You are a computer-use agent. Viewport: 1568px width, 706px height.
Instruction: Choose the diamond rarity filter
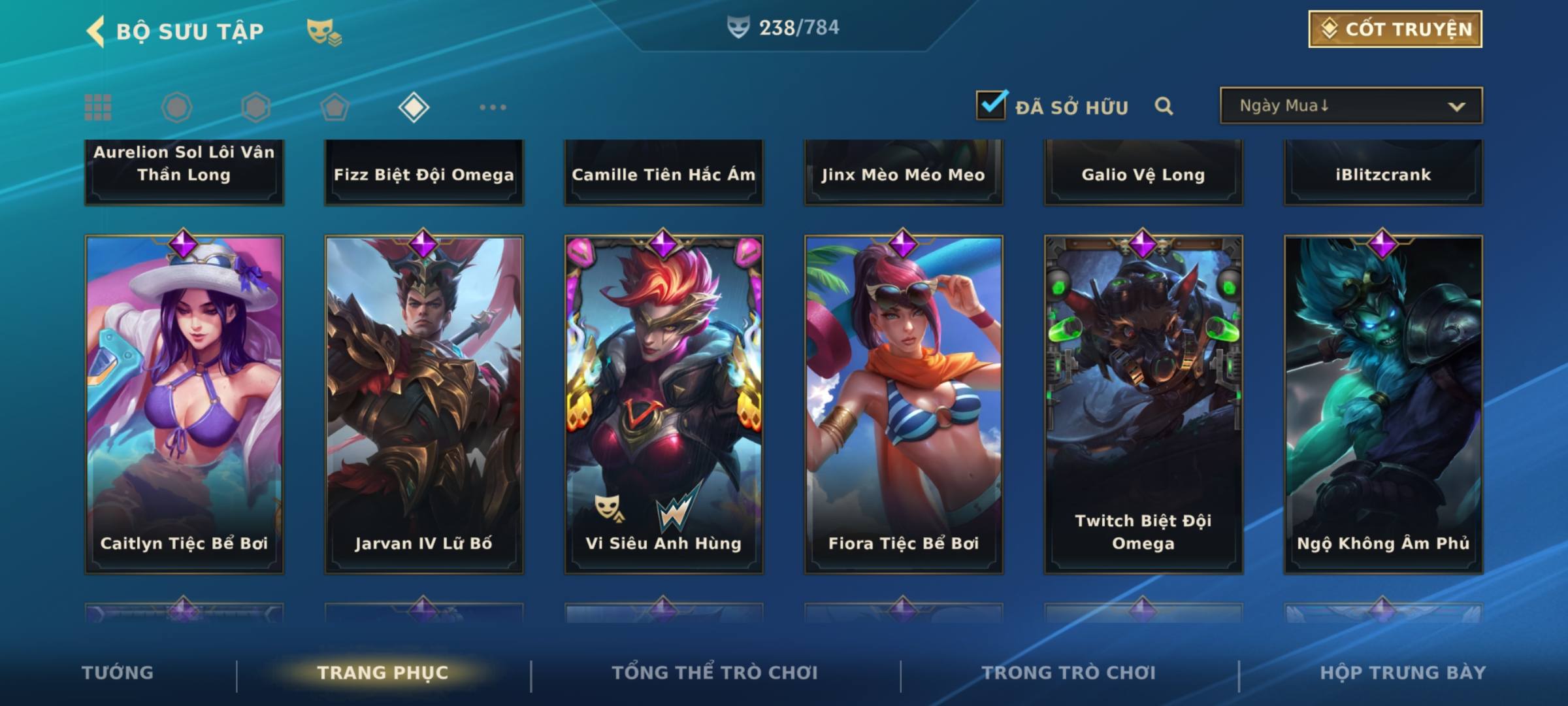(x=414, y=107)
